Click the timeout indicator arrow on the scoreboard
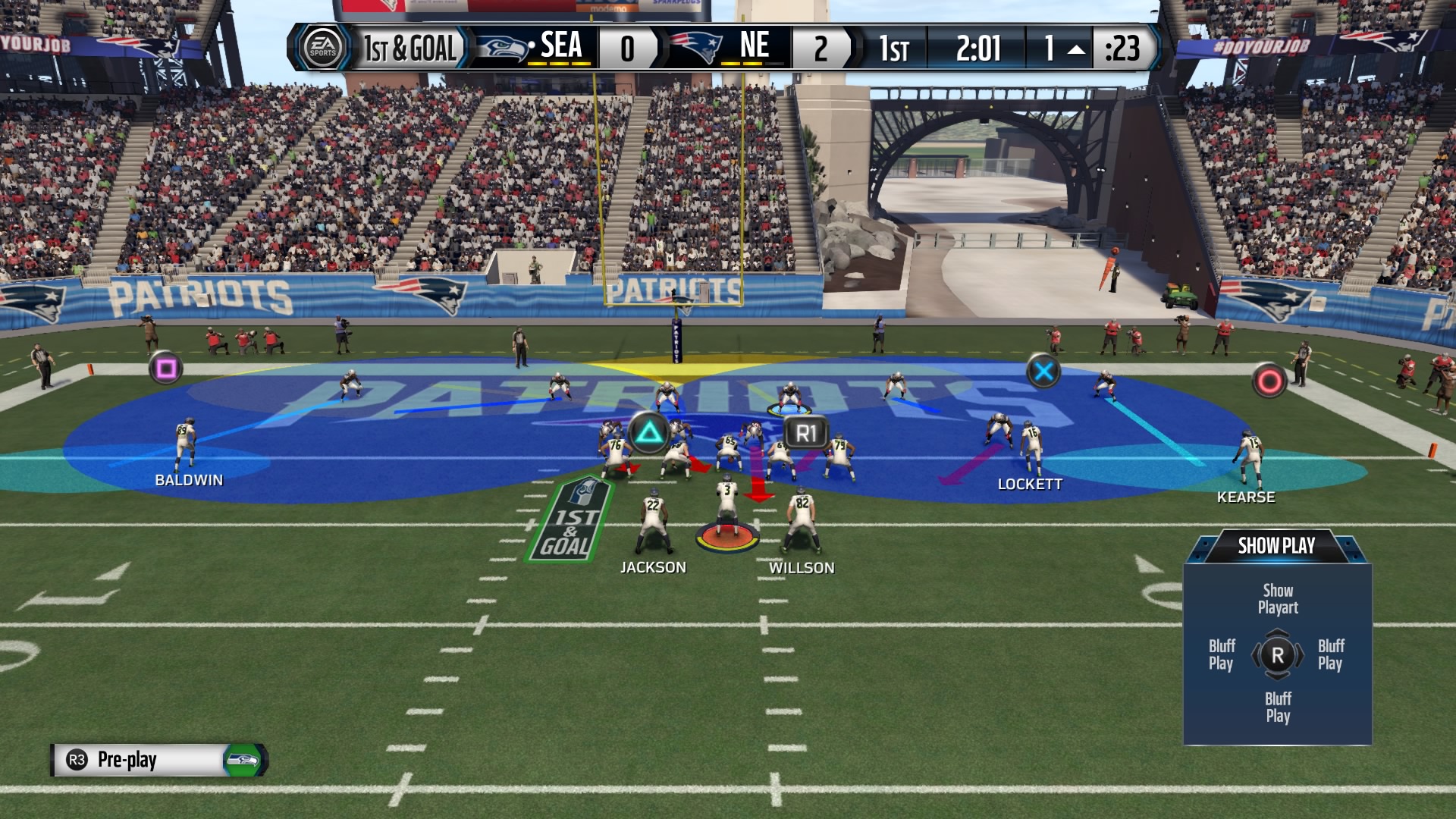This screenshot has height=819, width=1456. coord(1075,50)
